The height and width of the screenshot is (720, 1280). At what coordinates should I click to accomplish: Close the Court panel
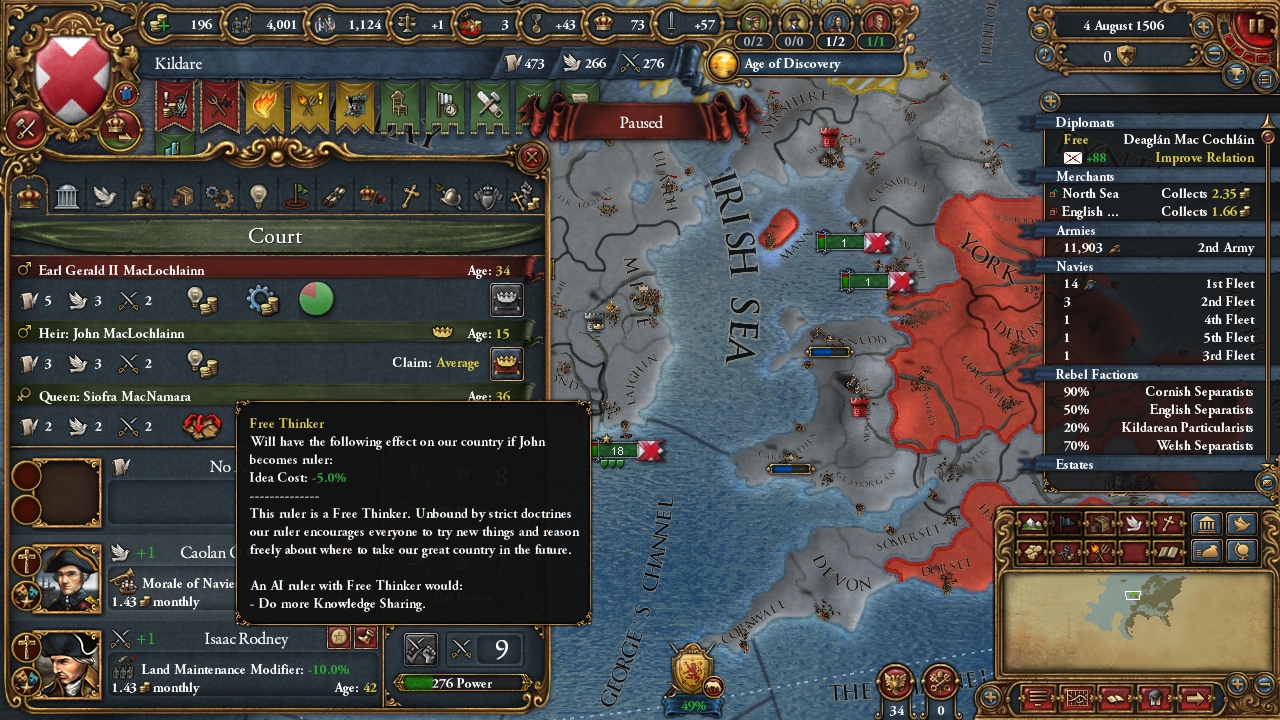(532, 157)
